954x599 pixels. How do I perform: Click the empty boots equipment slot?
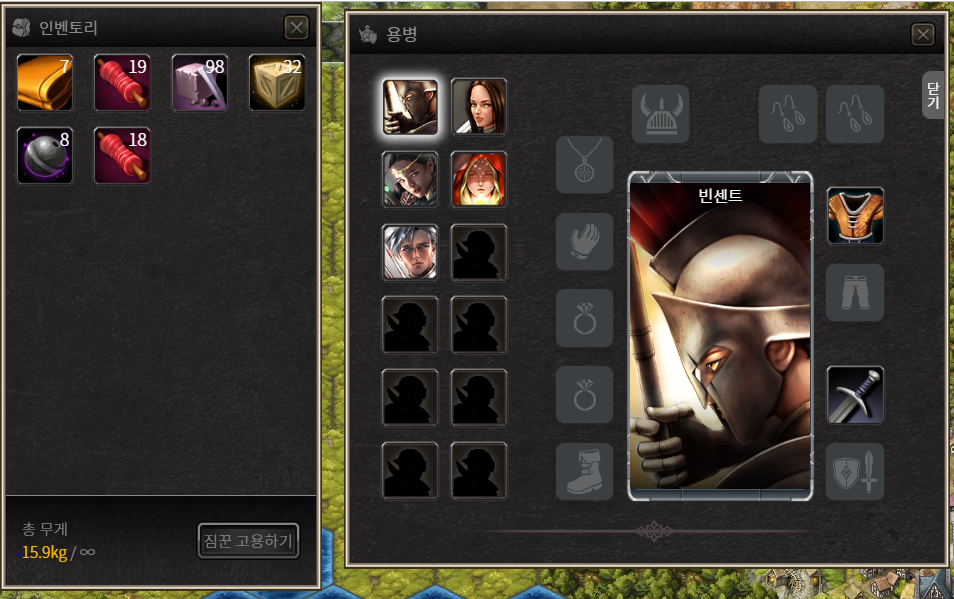coord(584,471)
